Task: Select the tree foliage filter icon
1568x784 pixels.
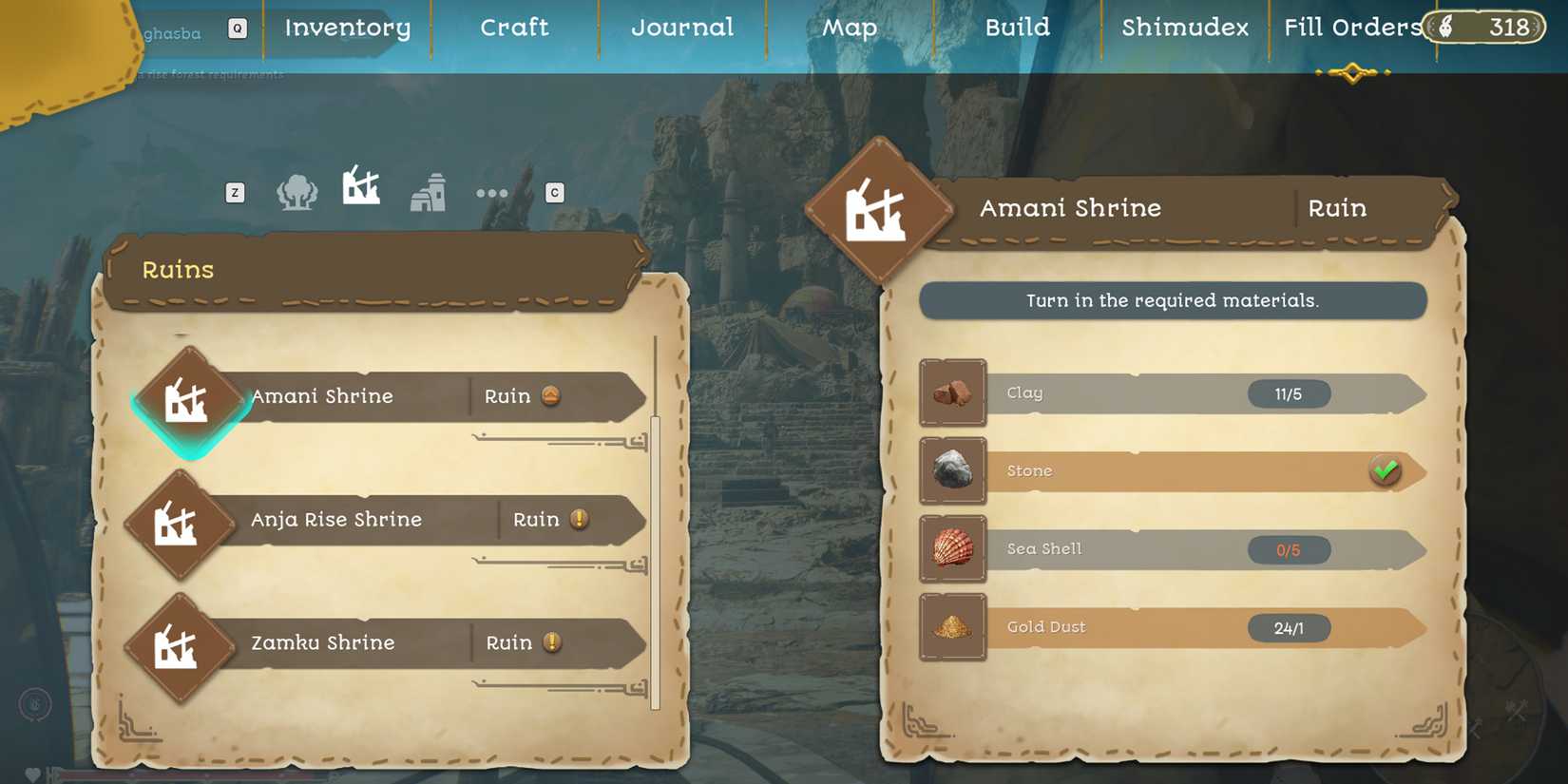Action: [296, 190]
